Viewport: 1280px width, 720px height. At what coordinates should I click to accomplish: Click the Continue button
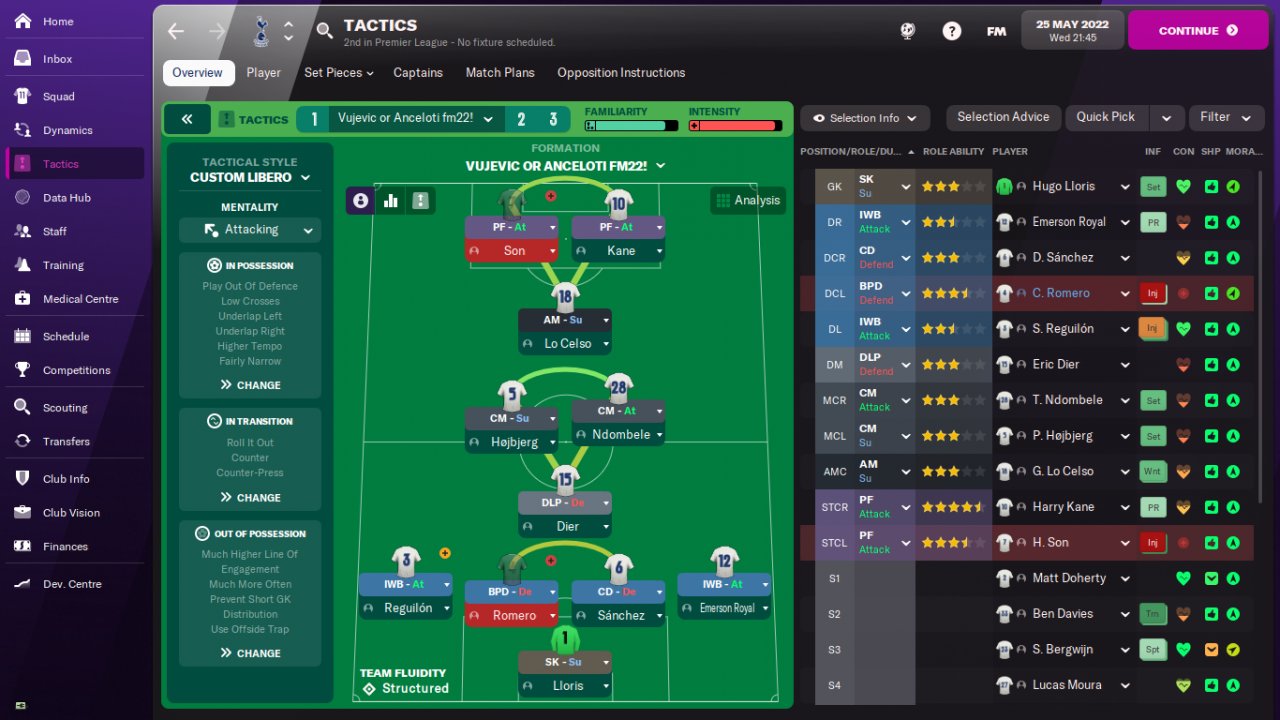point(1198,30)
